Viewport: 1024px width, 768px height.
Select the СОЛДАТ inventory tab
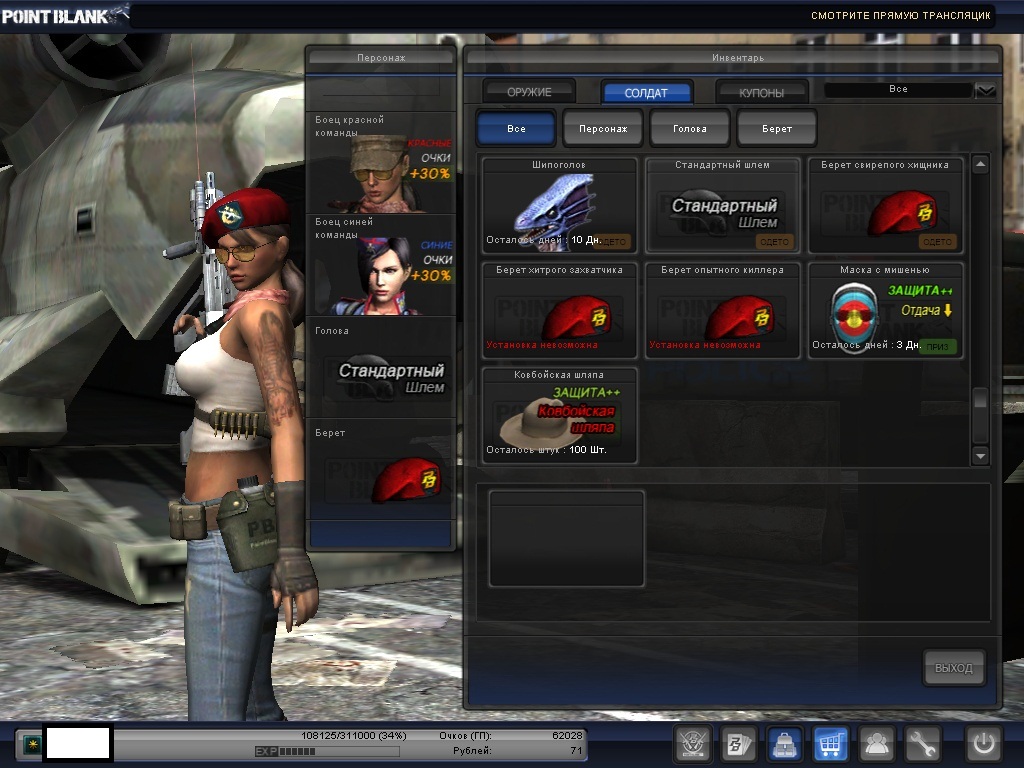click(646, 92)
